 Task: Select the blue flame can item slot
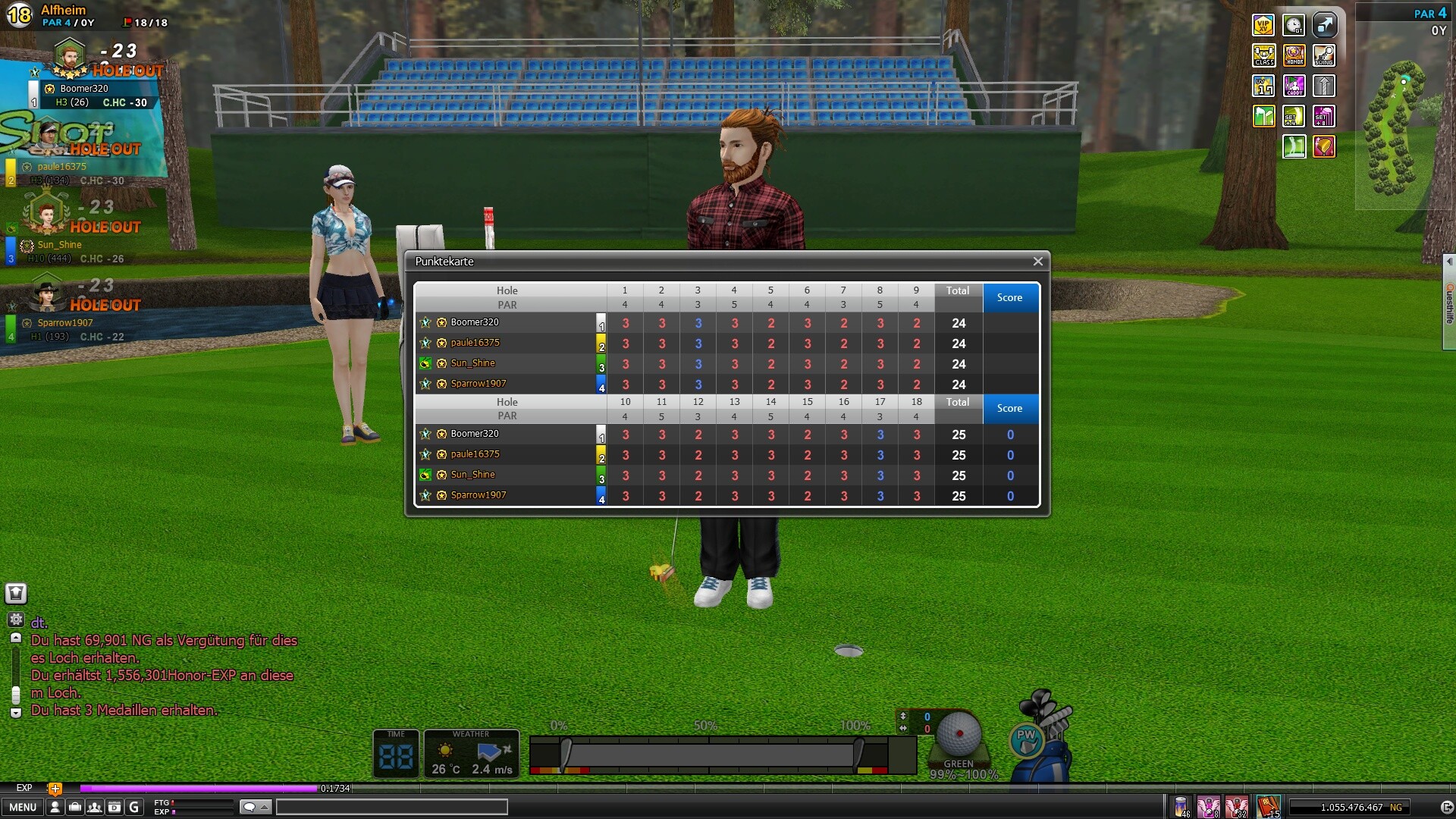pyautogui.click(x=1181, y=806)
